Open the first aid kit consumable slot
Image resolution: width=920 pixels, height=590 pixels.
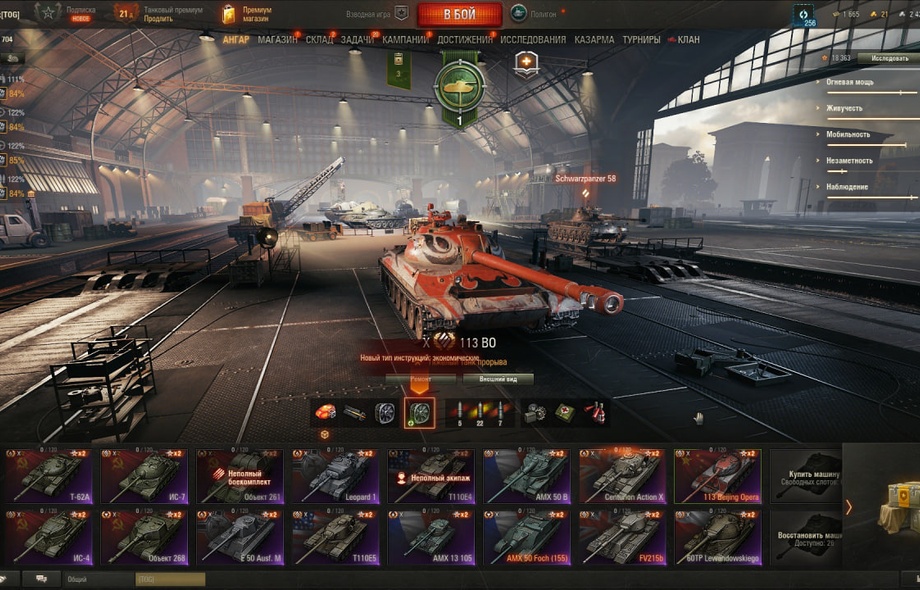(564, 412)
